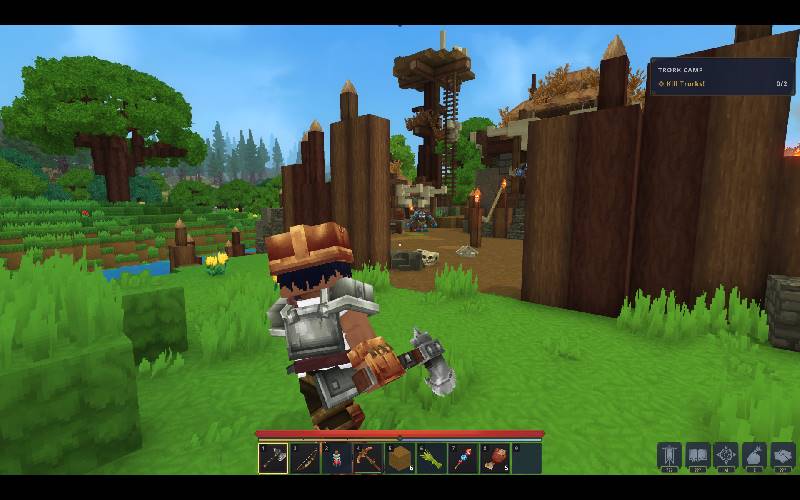Select the red and blue wand slot
800x500 pixels.
coord(463,458)
